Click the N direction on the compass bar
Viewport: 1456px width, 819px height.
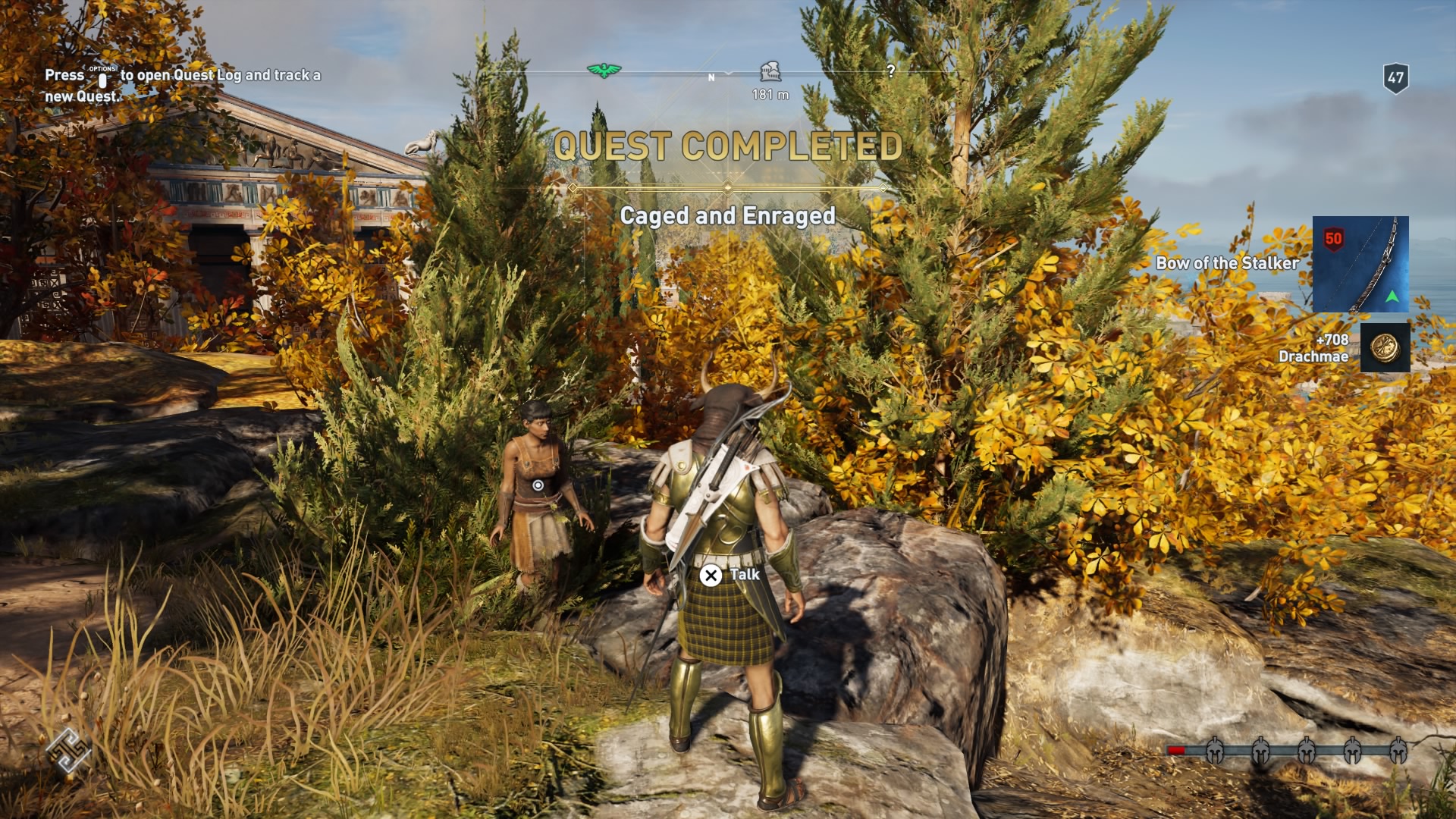point(711,77)
